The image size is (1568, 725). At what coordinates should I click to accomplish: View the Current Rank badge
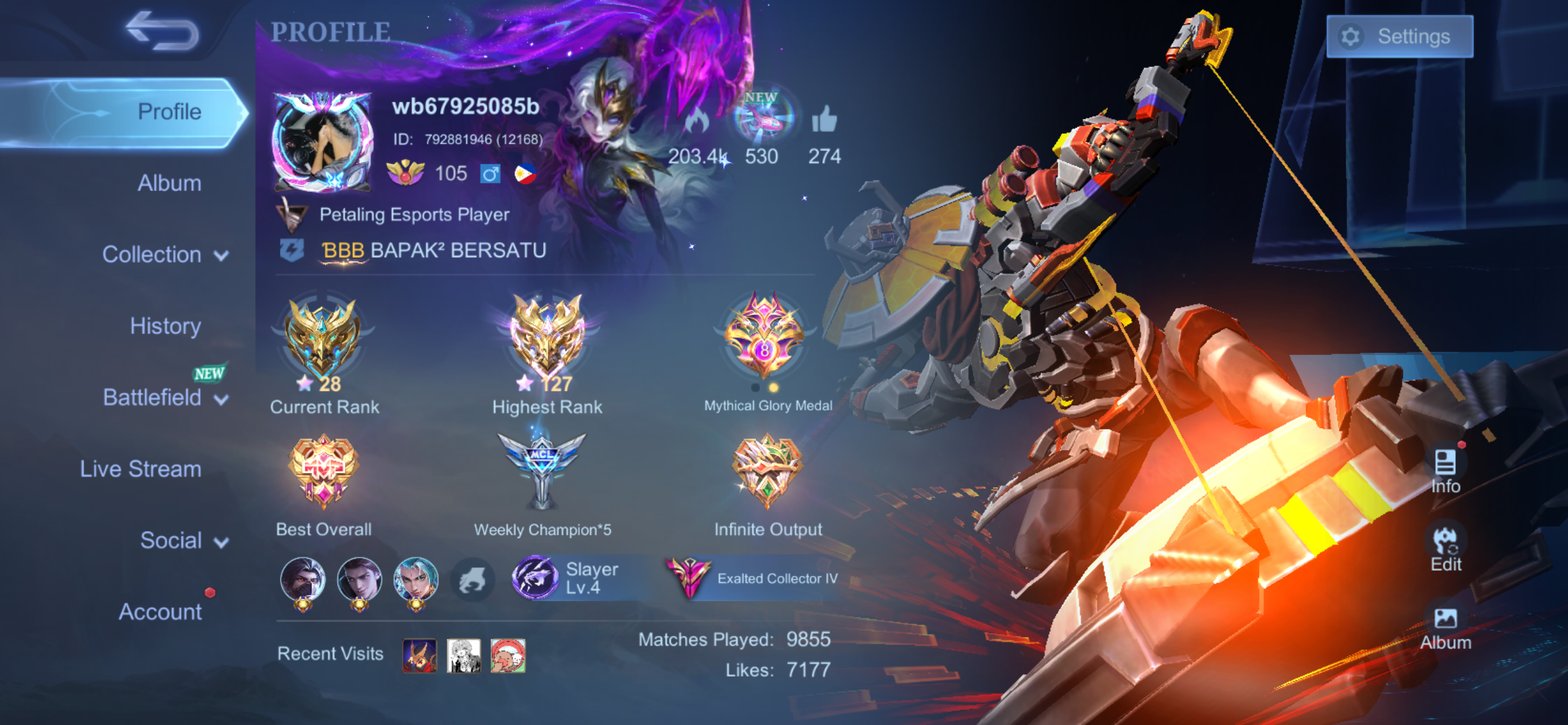point(323,340)
